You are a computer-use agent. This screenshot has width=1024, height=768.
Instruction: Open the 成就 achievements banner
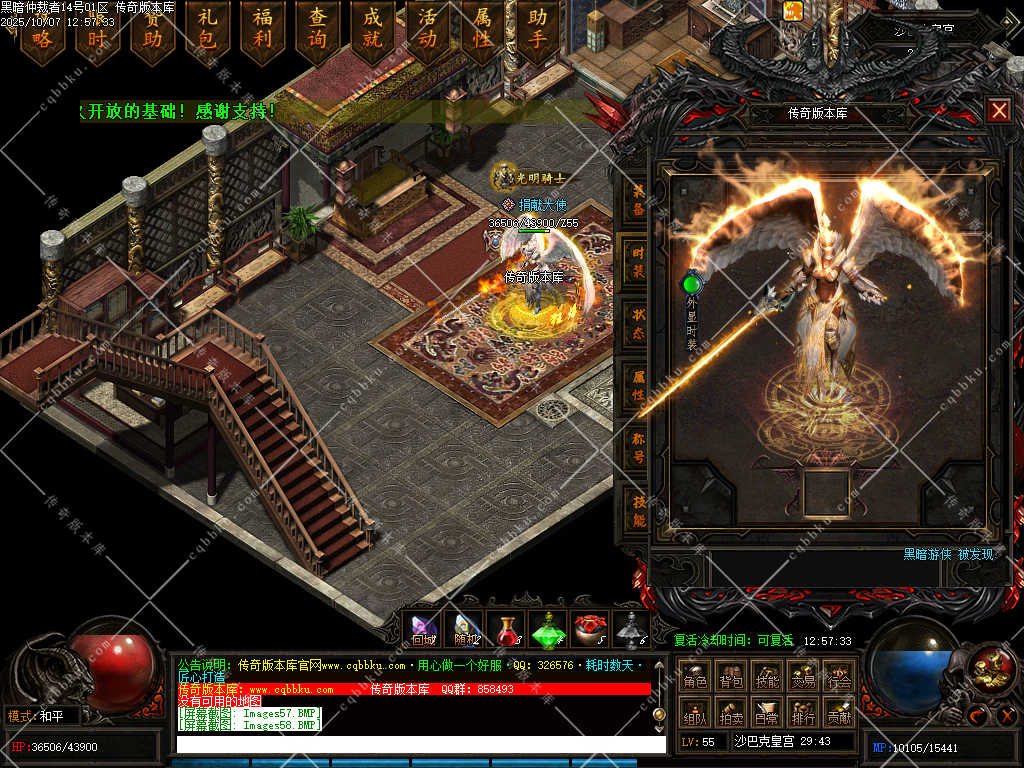point(373,30)
